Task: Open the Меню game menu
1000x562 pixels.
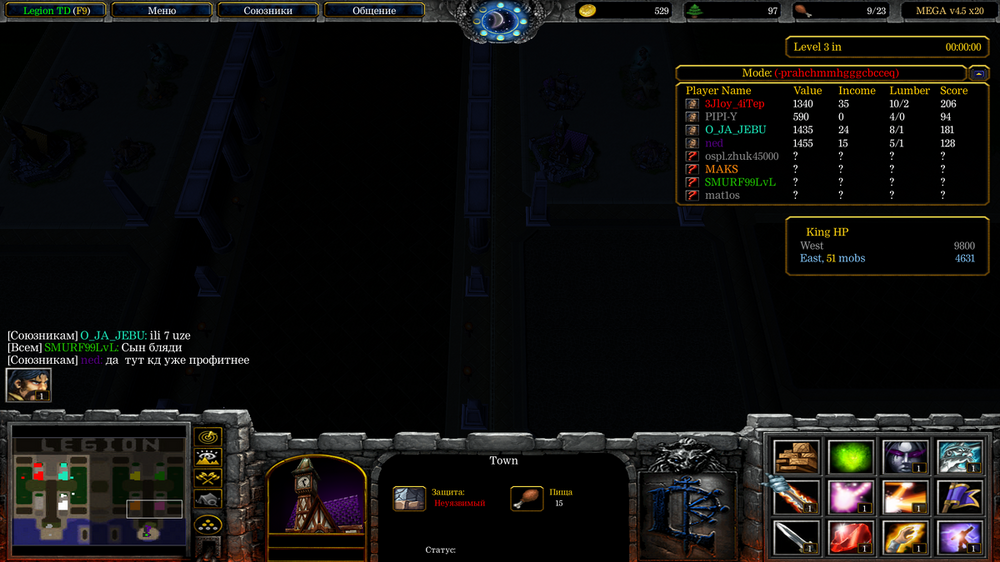Action: click(x=161, y=11)
